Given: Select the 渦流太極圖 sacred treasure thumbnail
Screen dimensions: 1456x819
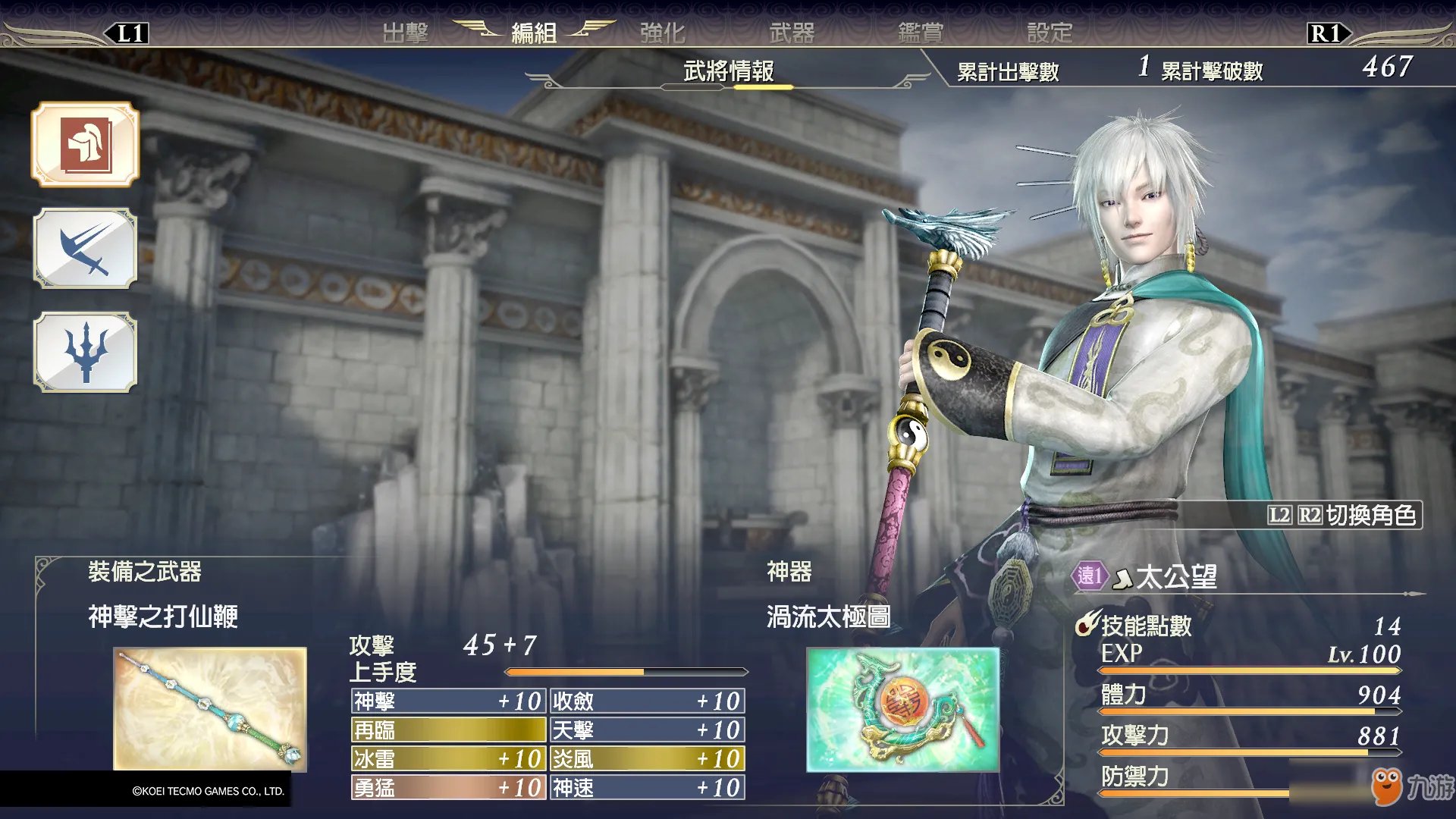Looking at the screenshot, I should (x=902, y=709).
